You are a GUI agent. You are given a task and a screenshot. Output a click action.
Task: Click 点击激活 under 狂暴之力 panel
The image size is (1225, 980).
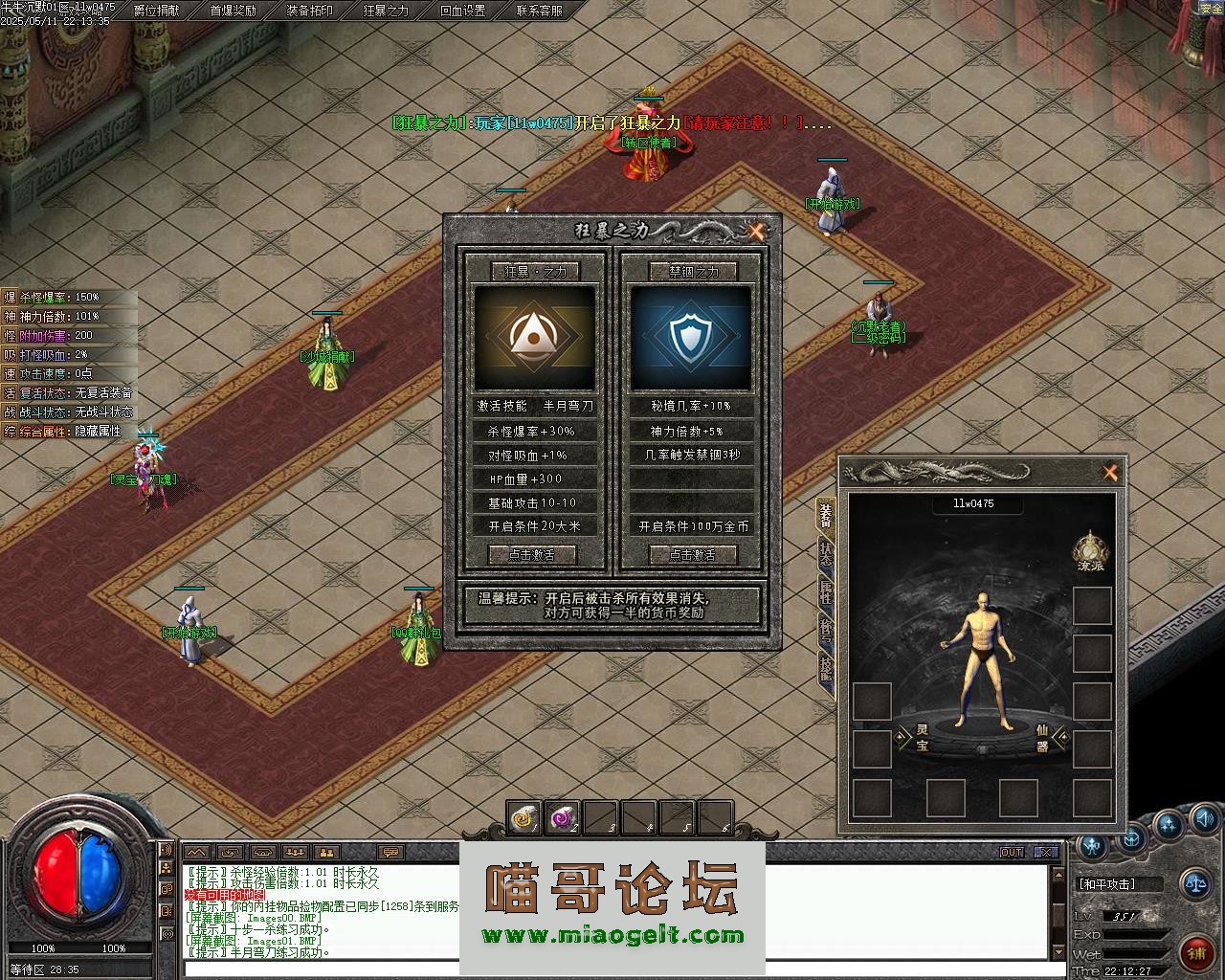point(534,554)
